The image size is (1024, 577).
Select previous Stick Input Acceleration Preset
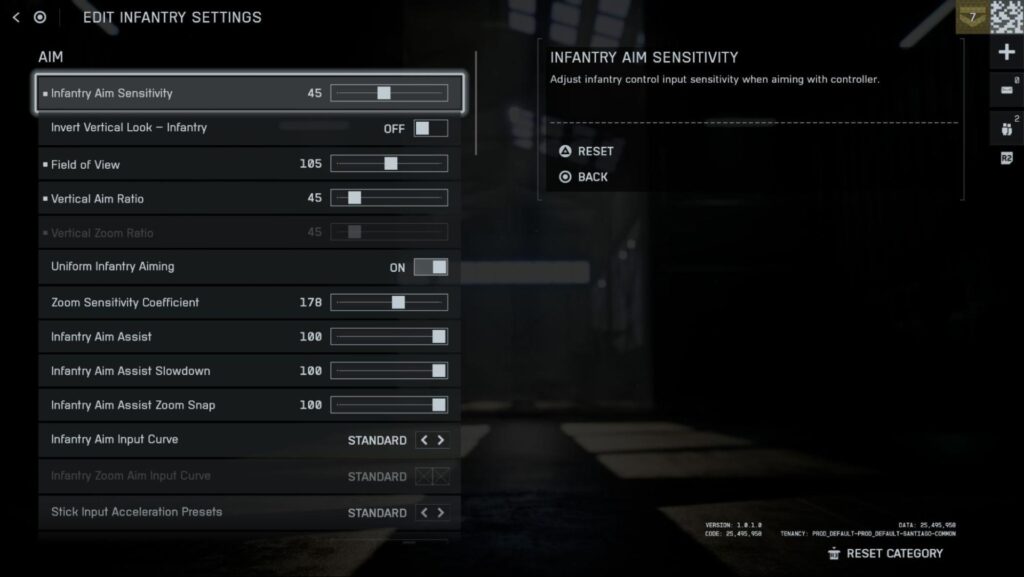click(424, 513)
